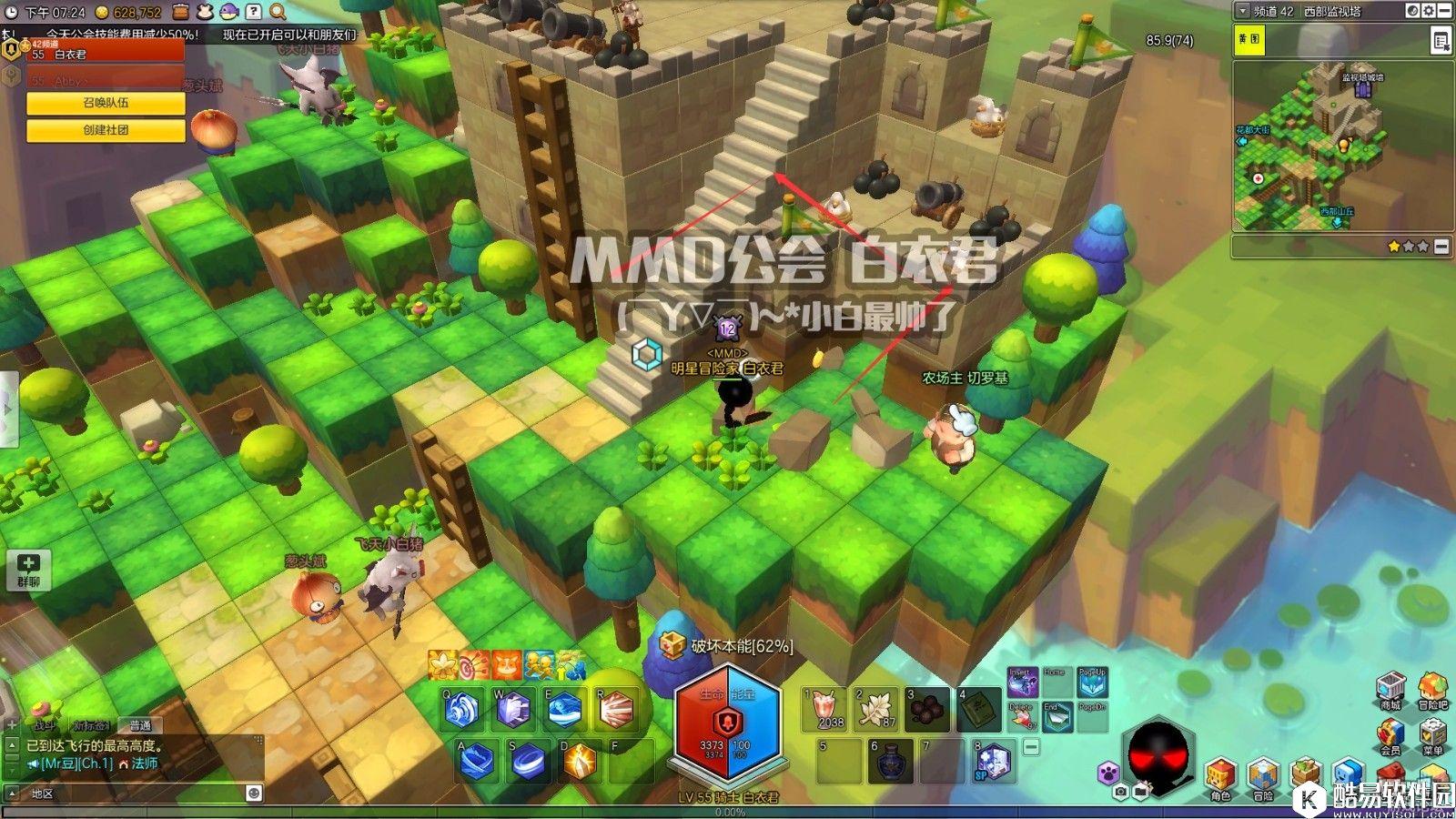Image resolution: width=1456 pixels, height=819 pixels.
Task: Use the D key golden skill
Action: click(580, 761)
